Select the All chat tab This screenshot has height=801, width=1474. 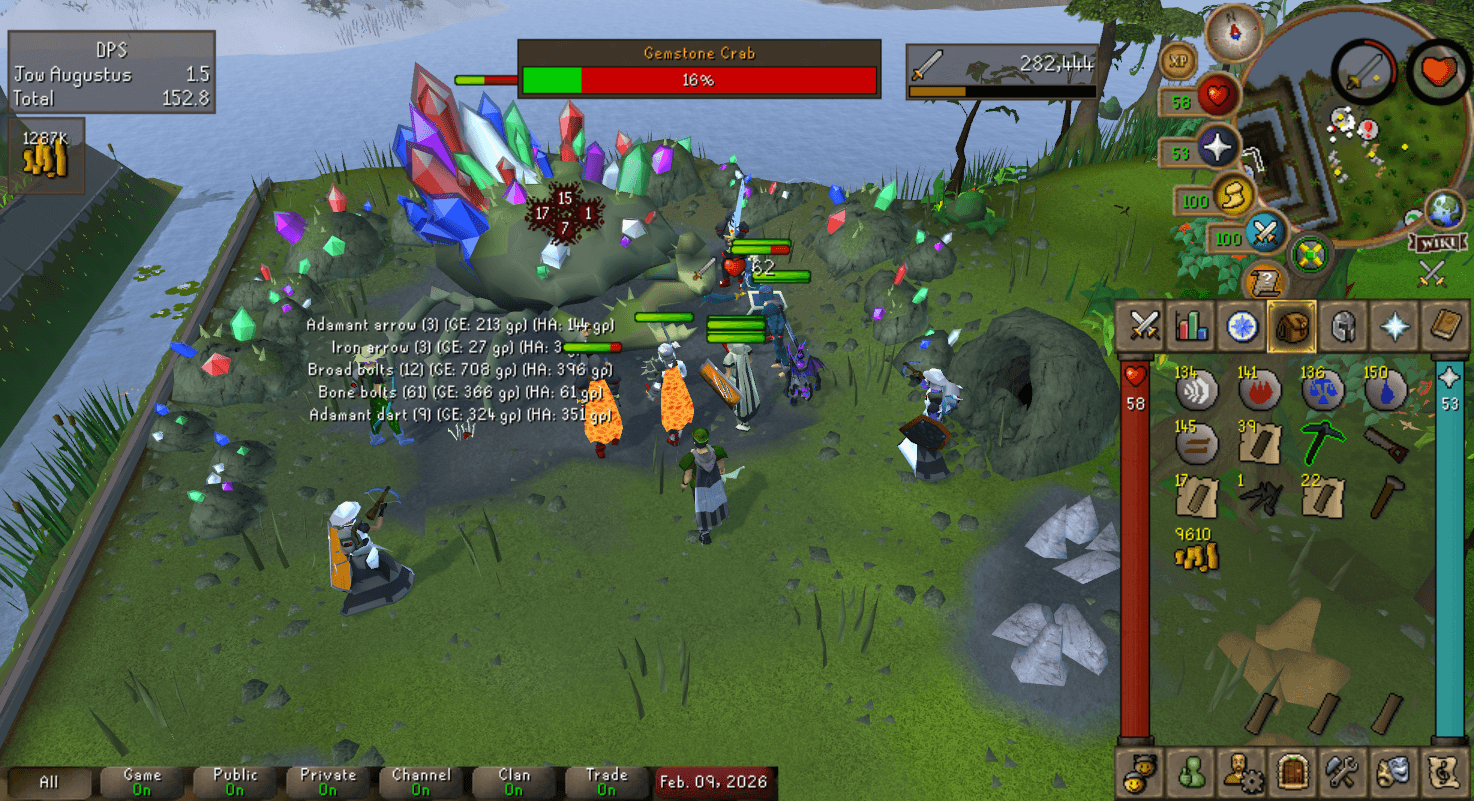pyautogui.click(x=50, y=780)
